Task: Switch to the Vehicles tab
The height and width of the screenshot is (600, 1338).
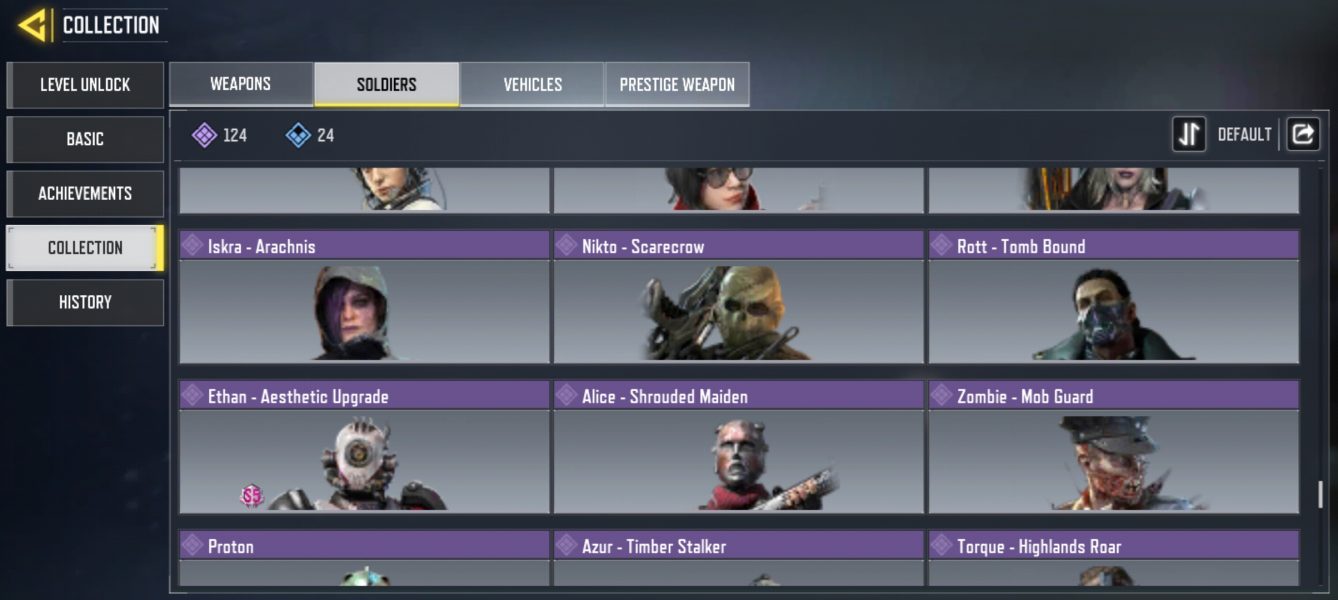Action: [x=532, y=84]
